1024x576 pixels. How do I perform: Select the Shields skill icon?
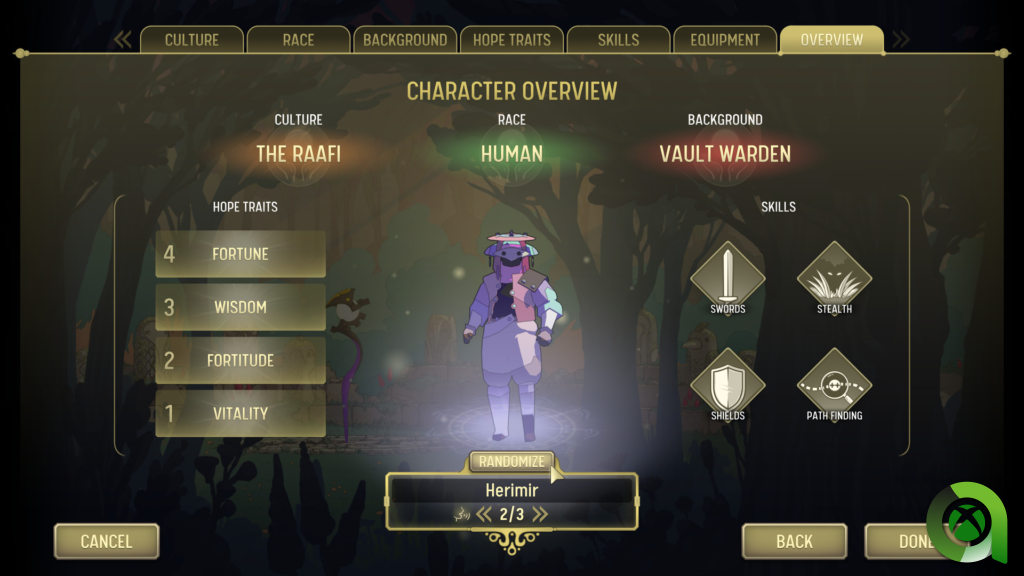click(728, 383)
